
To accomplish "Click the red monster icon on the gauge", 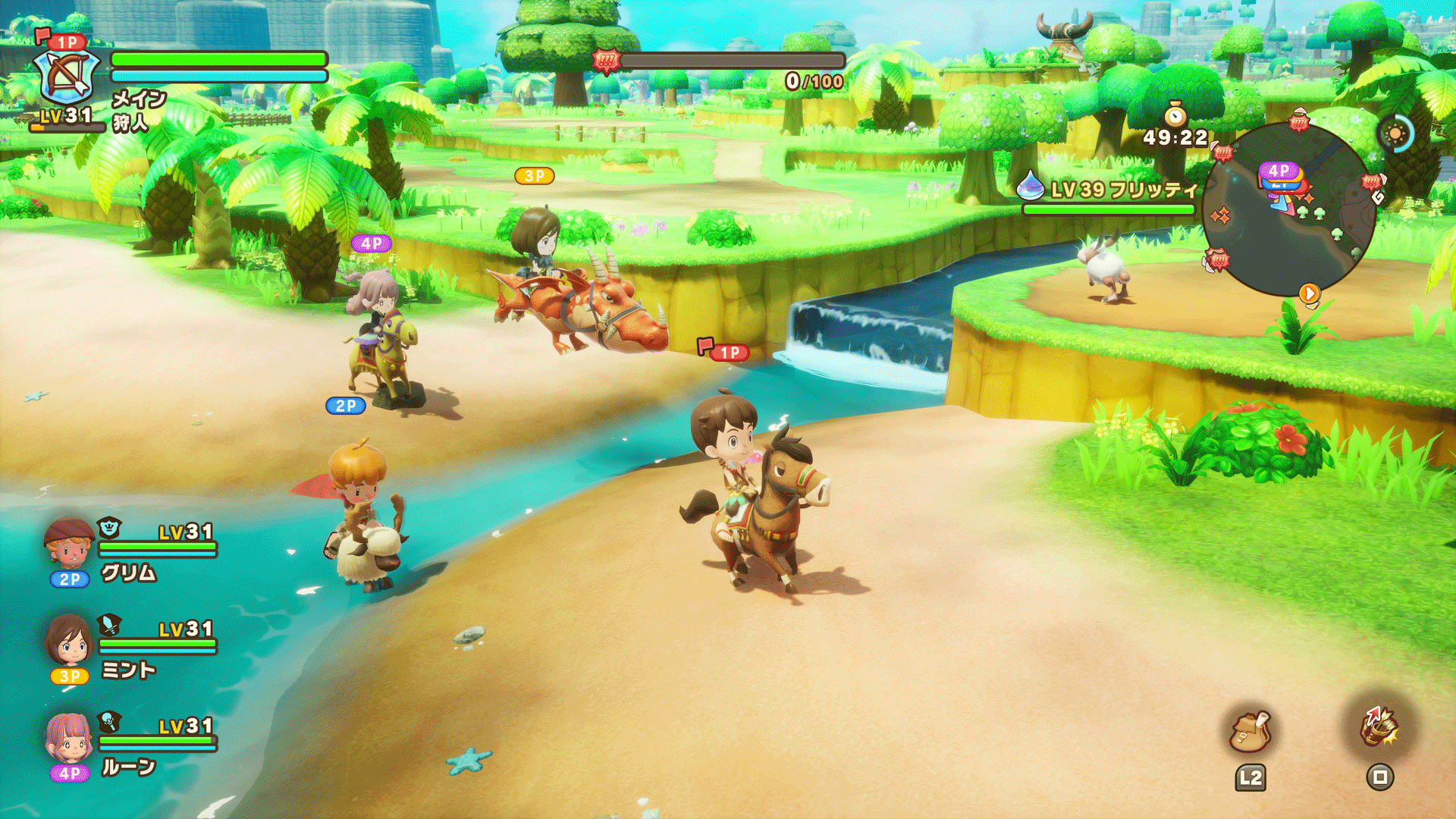I will click(606, 61).
